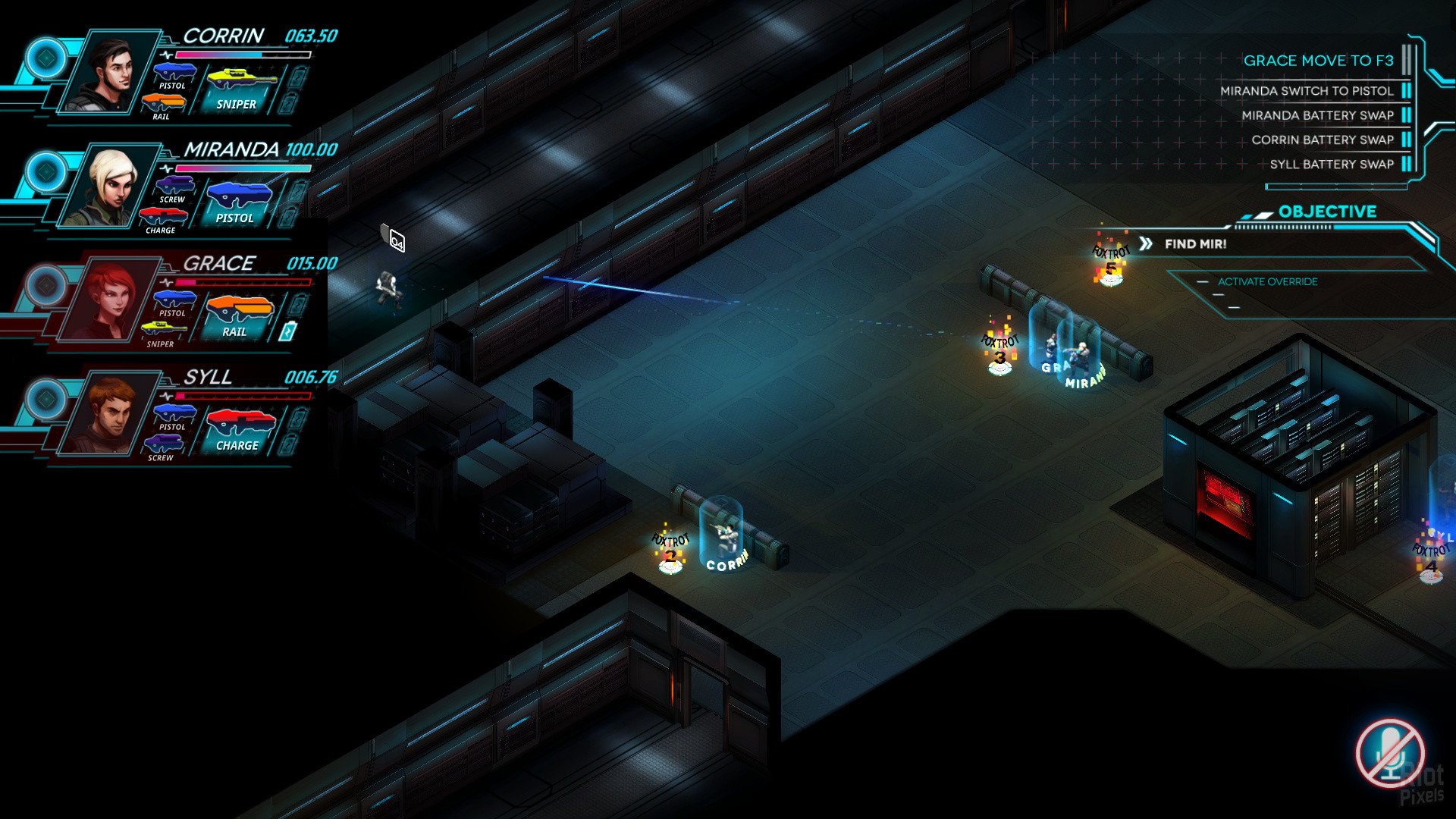
Task: Open the Find Mir objective tracker
Action: [x=1195, y=244]
